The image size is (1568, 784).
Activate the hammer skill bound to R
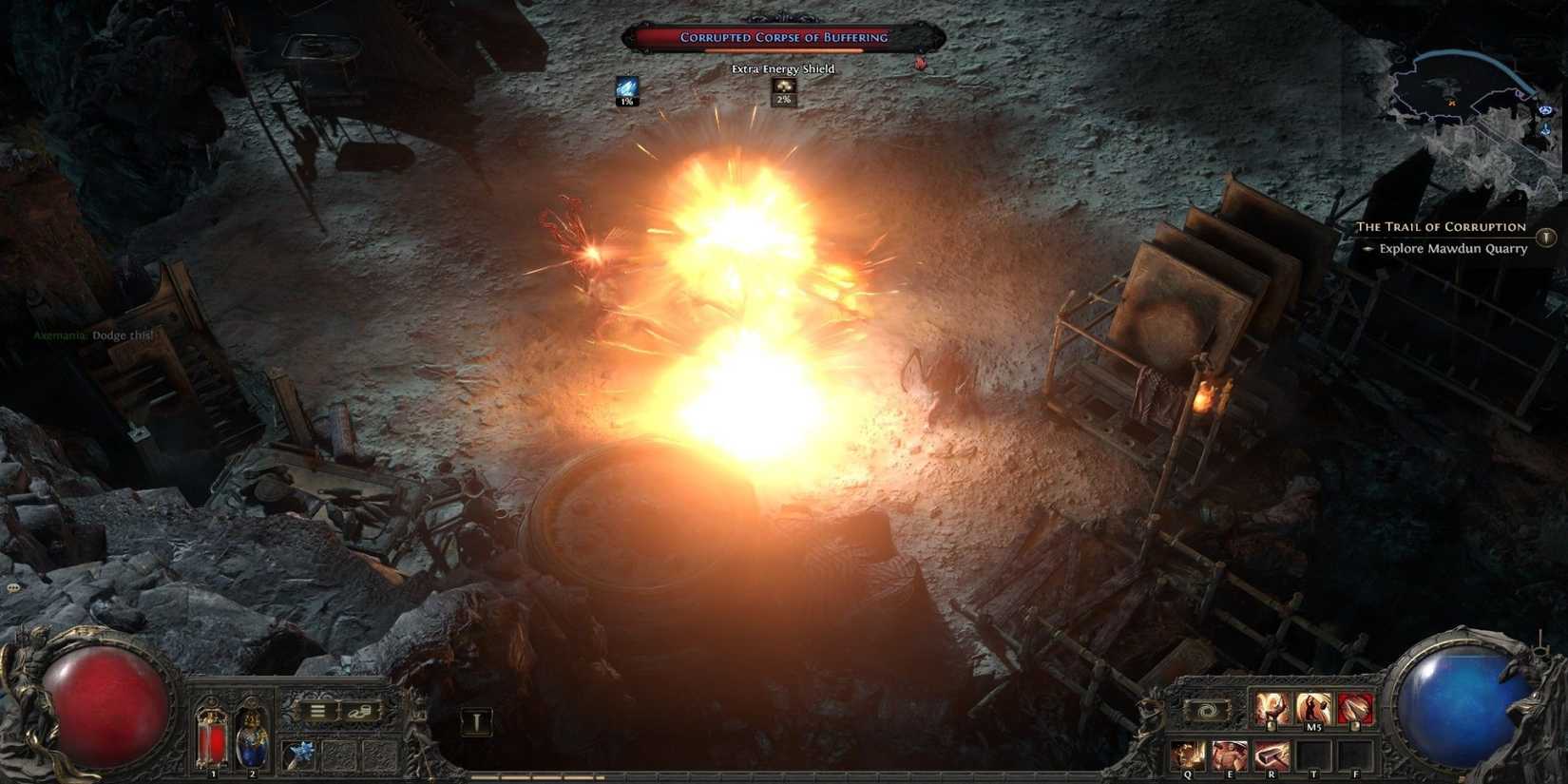point(1271,753)
